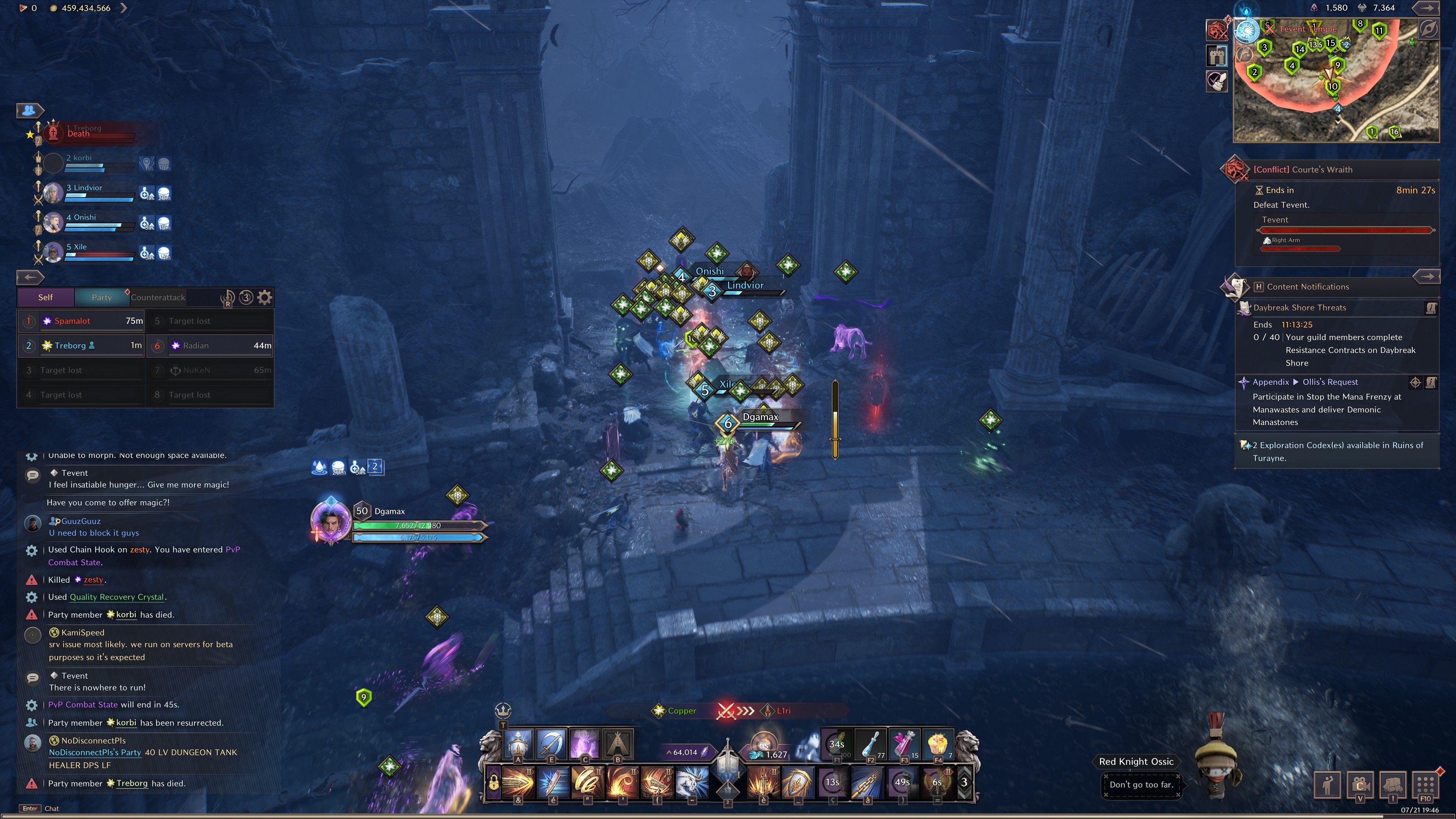1456x819 pixels.
Task: Toggle the minimap compass button
Action: click(x=1429, y=30)
